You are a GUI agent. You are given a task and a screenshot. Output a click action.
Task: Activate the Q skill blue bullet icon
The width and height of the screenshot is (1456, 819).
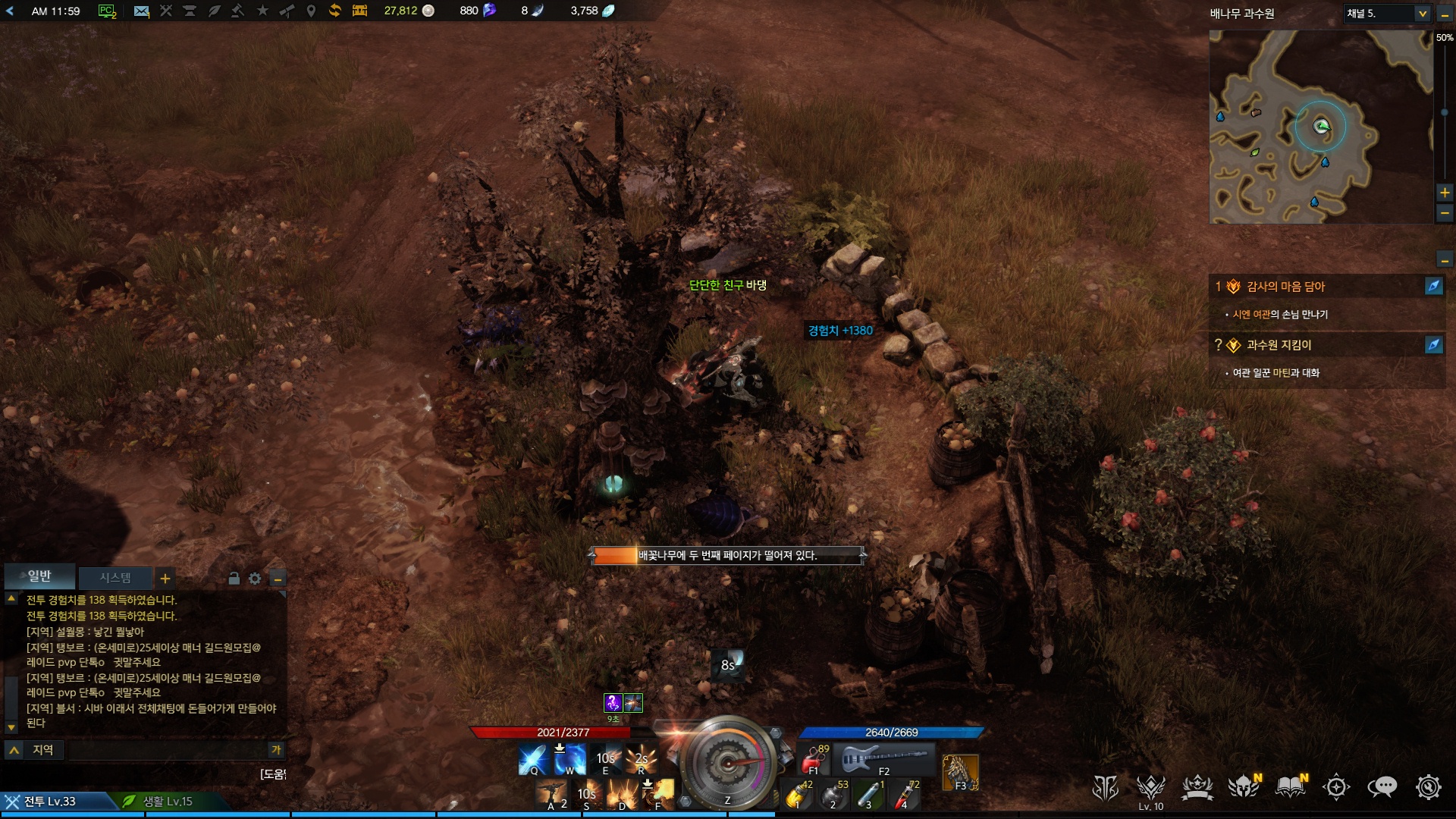(532, 759)
